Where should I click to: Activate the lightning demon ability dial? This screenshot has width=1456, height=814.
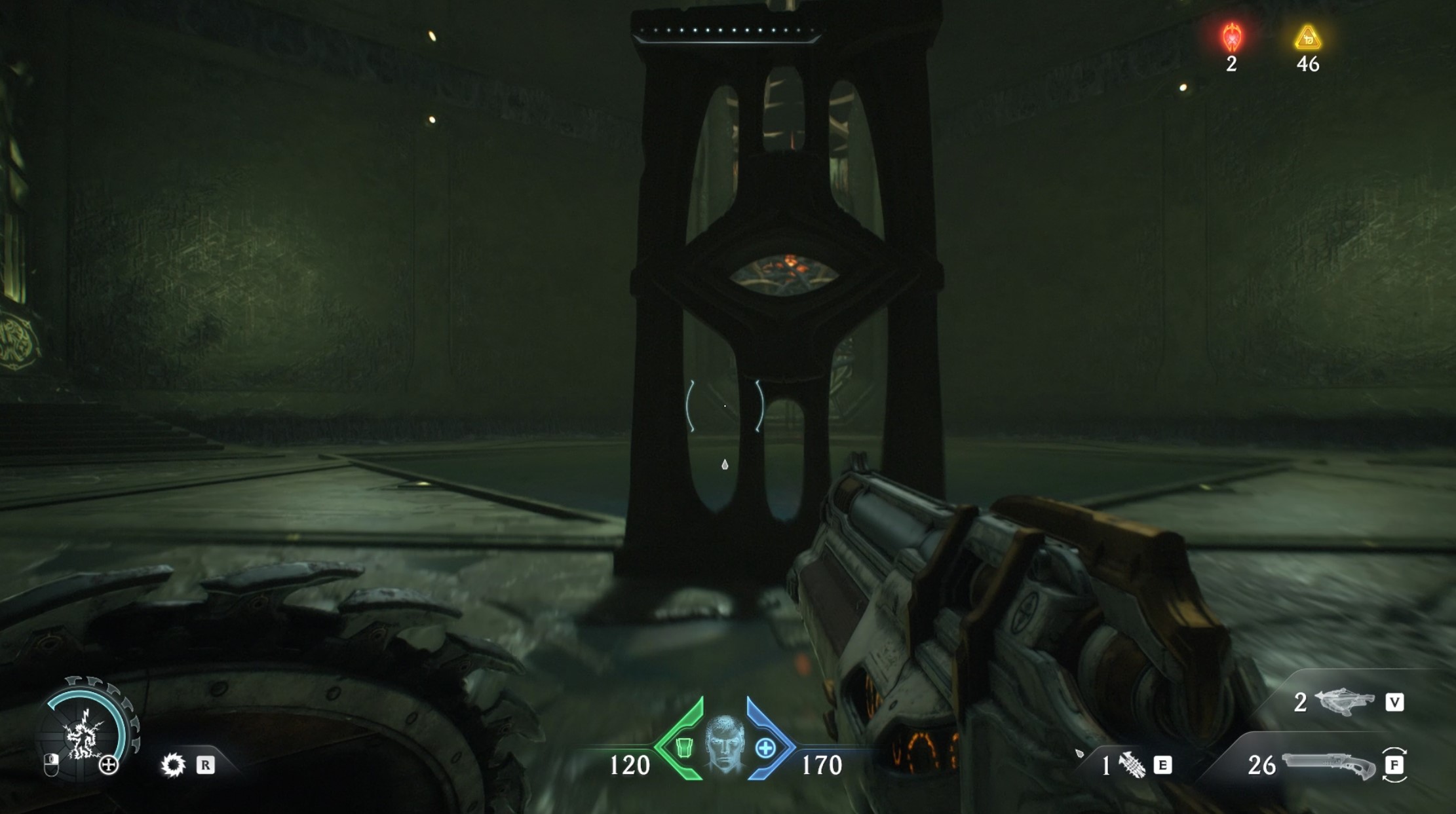point(85,733)
